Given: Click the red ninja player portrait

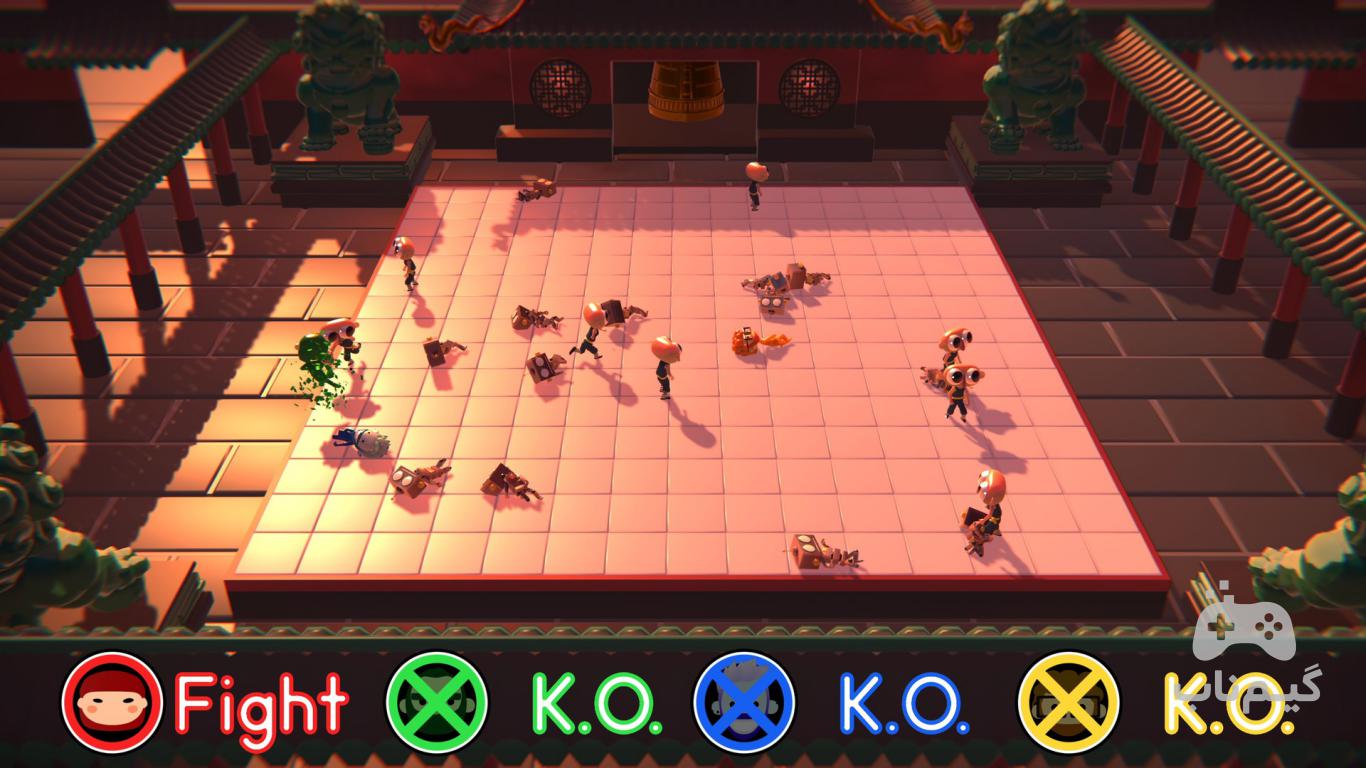Looking at the screenshot, I should click(x=111, y=702).
